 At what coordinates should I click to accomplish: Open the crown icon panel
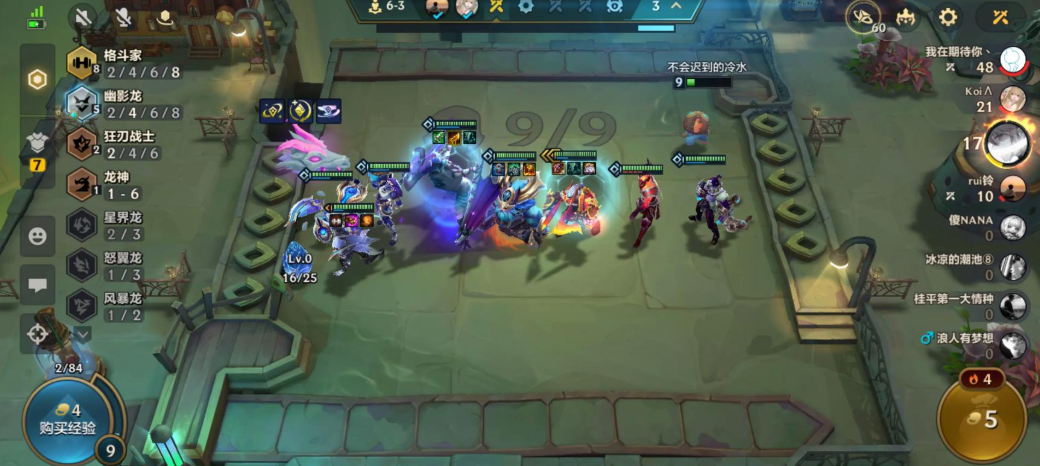click(x=906, y=17)
